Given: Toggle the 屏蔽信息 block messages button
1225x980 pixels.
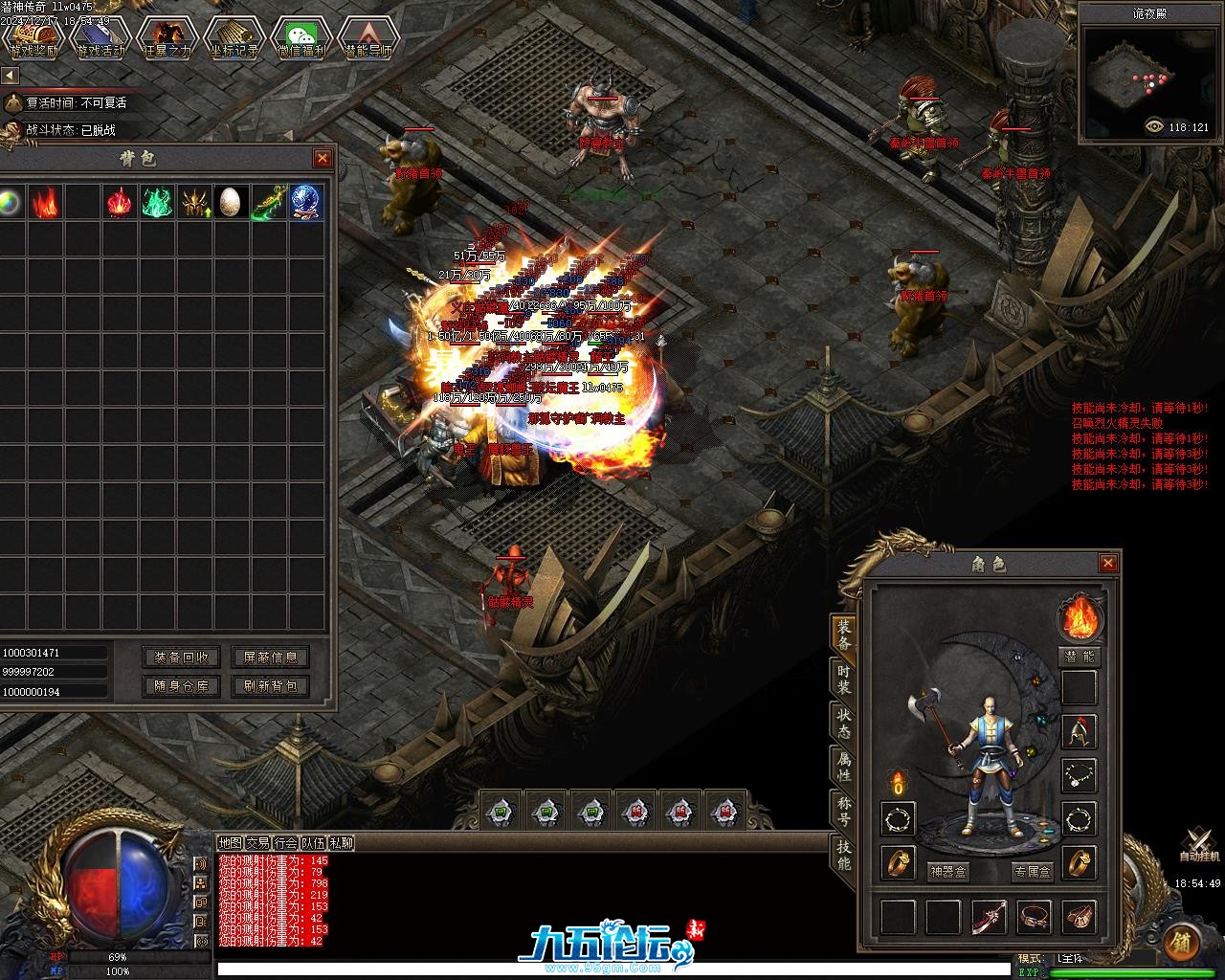Looking at the screenshot, I should (x=270, y=657).
